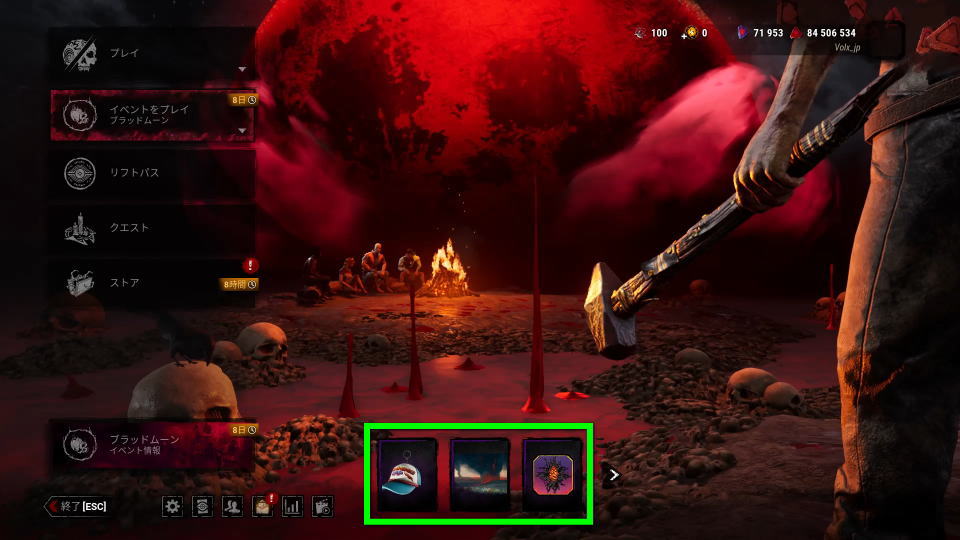This screenshot has width=960, height=540.
Task: Select the spiky orange badge reward
Action: pyautogui.click(x=553, y=474)
